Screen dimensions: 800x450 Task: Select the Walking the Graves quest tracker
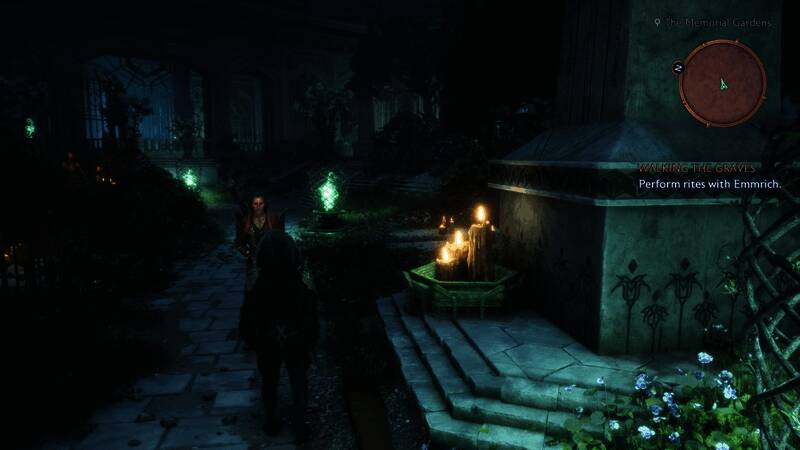coord(698,169)
